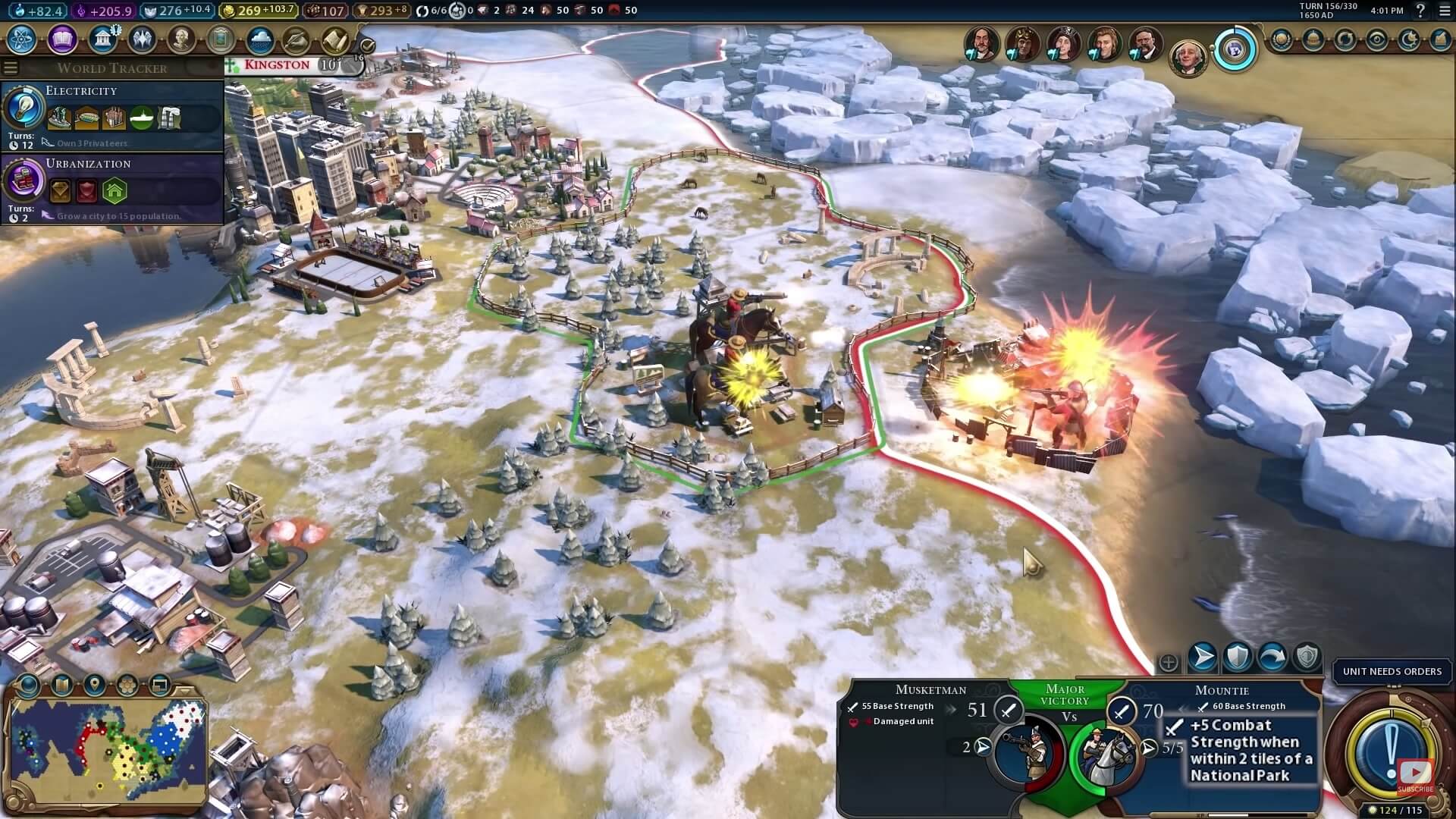Select the bearded leader portrait in suit

pos(1144,45)
